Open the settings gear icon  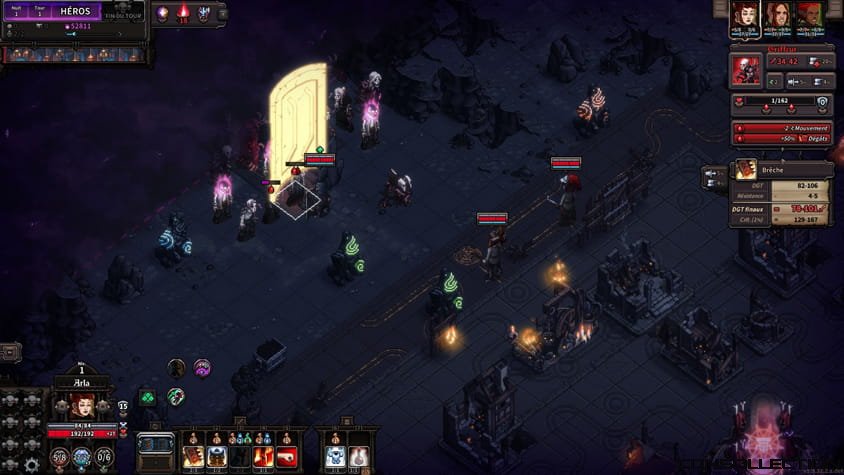click(33, 464)
